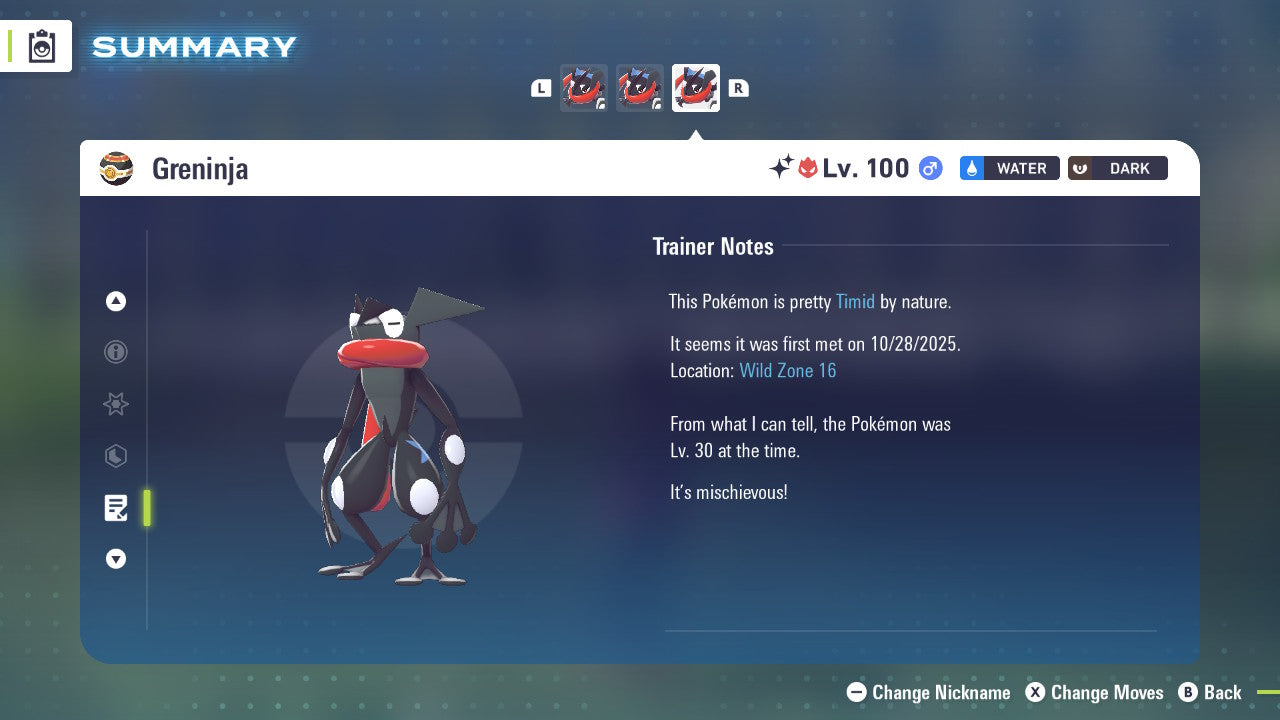Viewport: 1280px width, 720px height.
Task: Click the male gender symbol next to the level
Action: [929, 168]
